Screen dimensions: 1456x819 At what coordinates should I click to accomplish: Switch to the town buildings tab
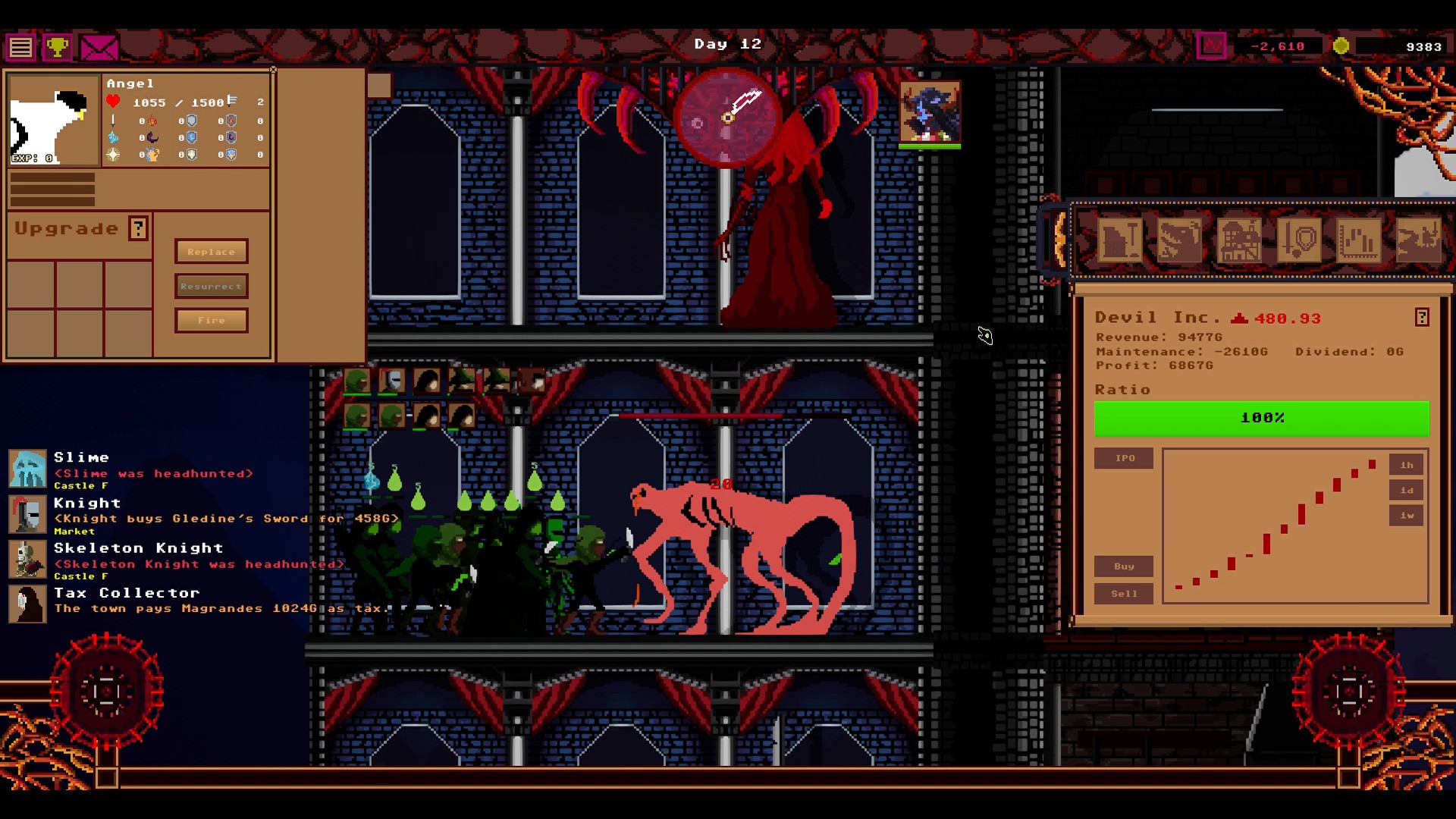(x=1239, y=240)
